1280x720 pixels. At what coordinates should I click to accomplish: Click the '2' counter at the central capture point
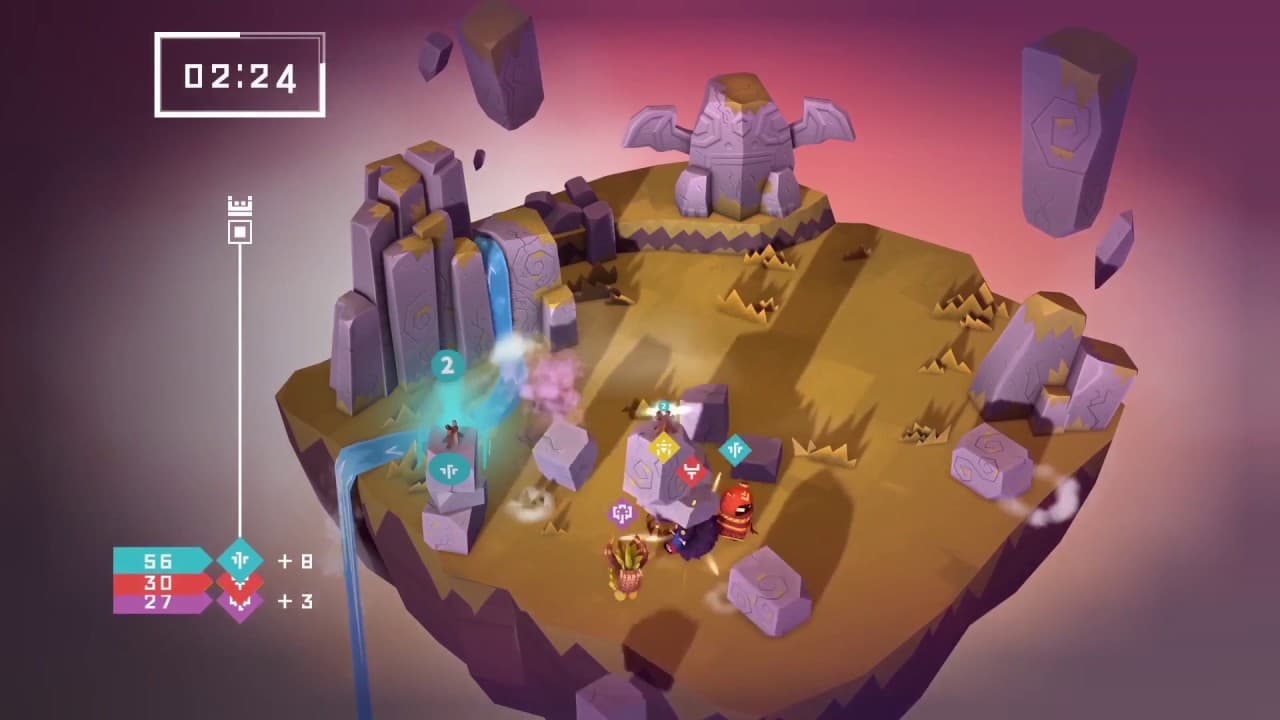click(662, 405)
